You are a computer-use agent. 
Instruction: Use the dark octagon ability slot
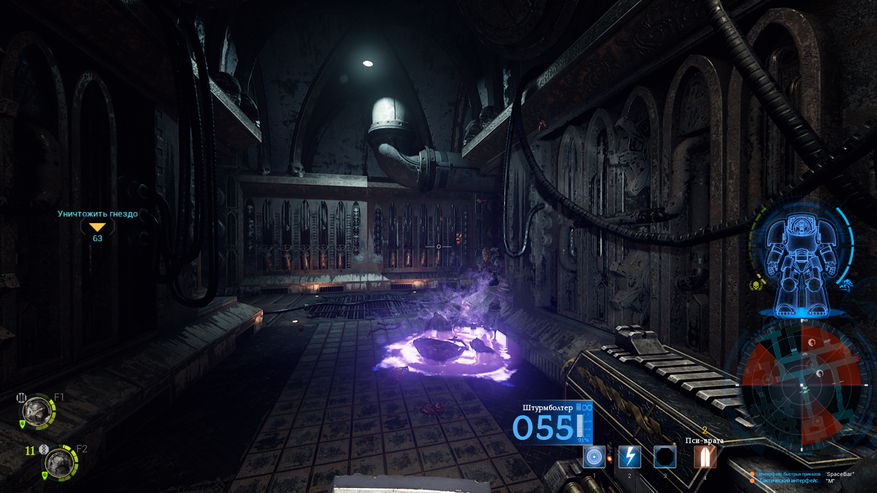pos(664,457)
